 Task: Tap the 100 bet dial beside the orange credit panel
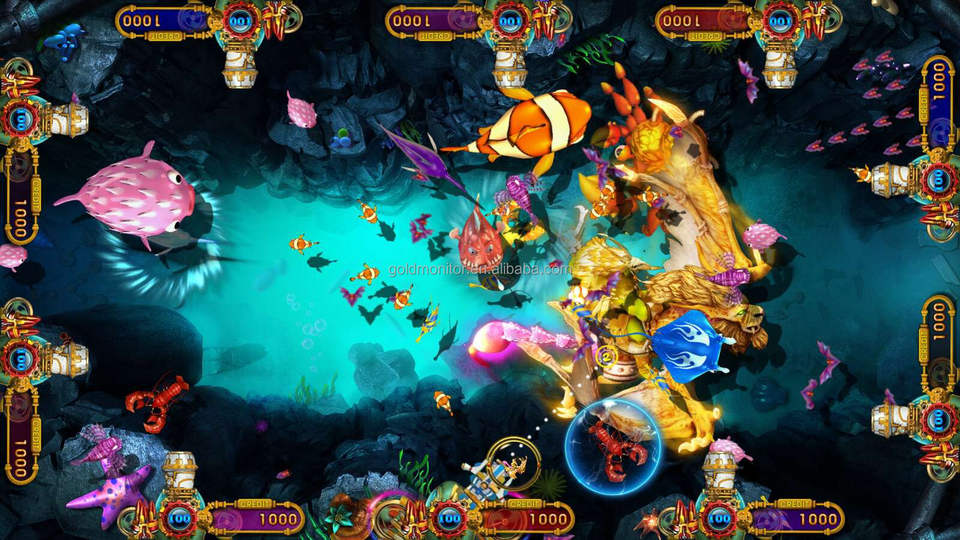450,518
